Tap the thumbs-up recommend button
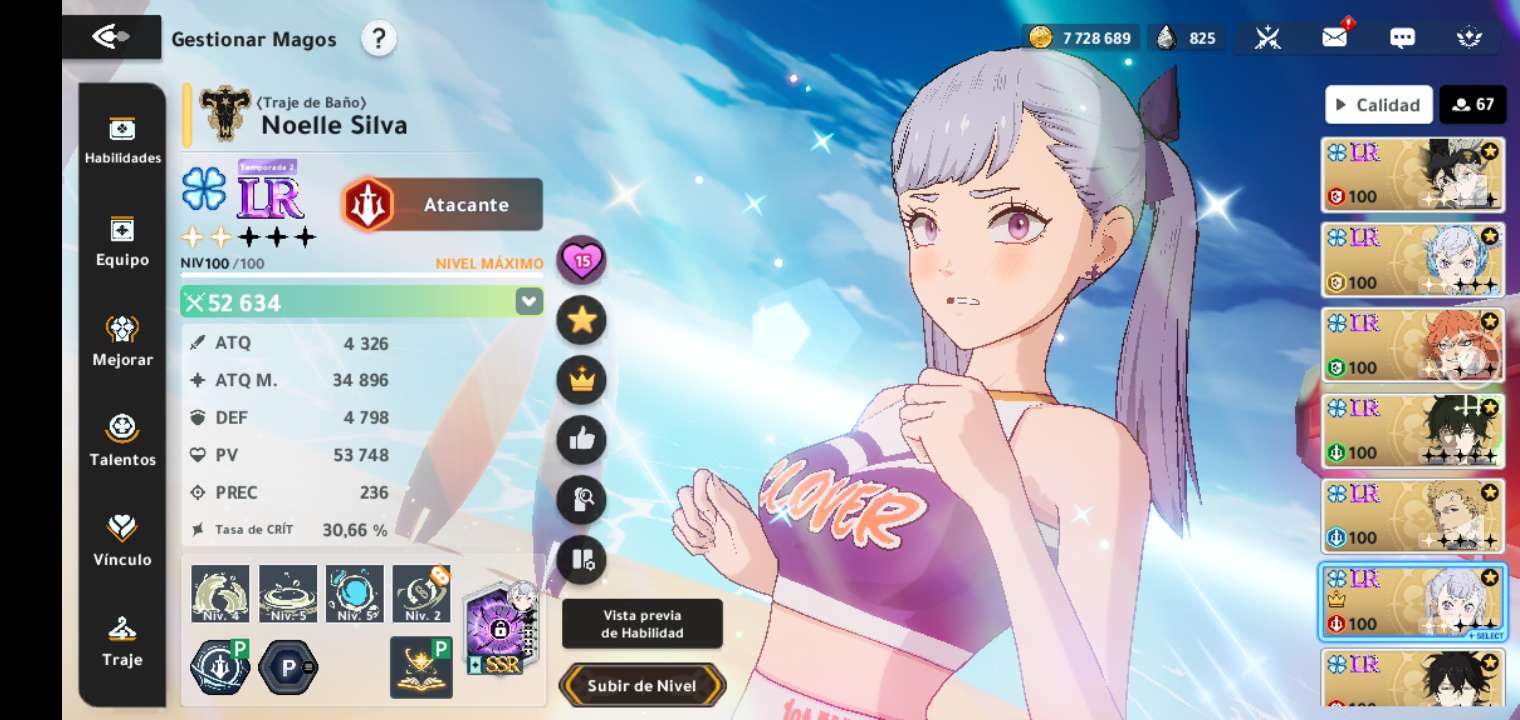Image resolution: width=1520 pixels, height=720 pixels. coord(581,440)
